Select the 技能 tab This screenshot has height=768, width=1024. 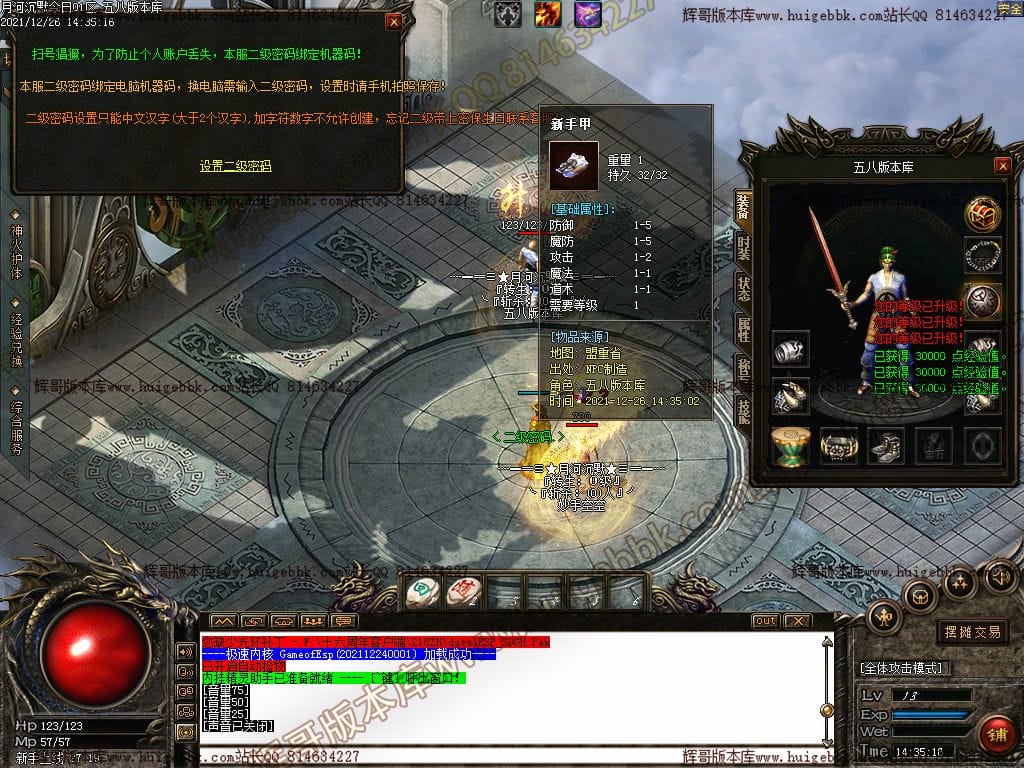click(x=743, y=411)
